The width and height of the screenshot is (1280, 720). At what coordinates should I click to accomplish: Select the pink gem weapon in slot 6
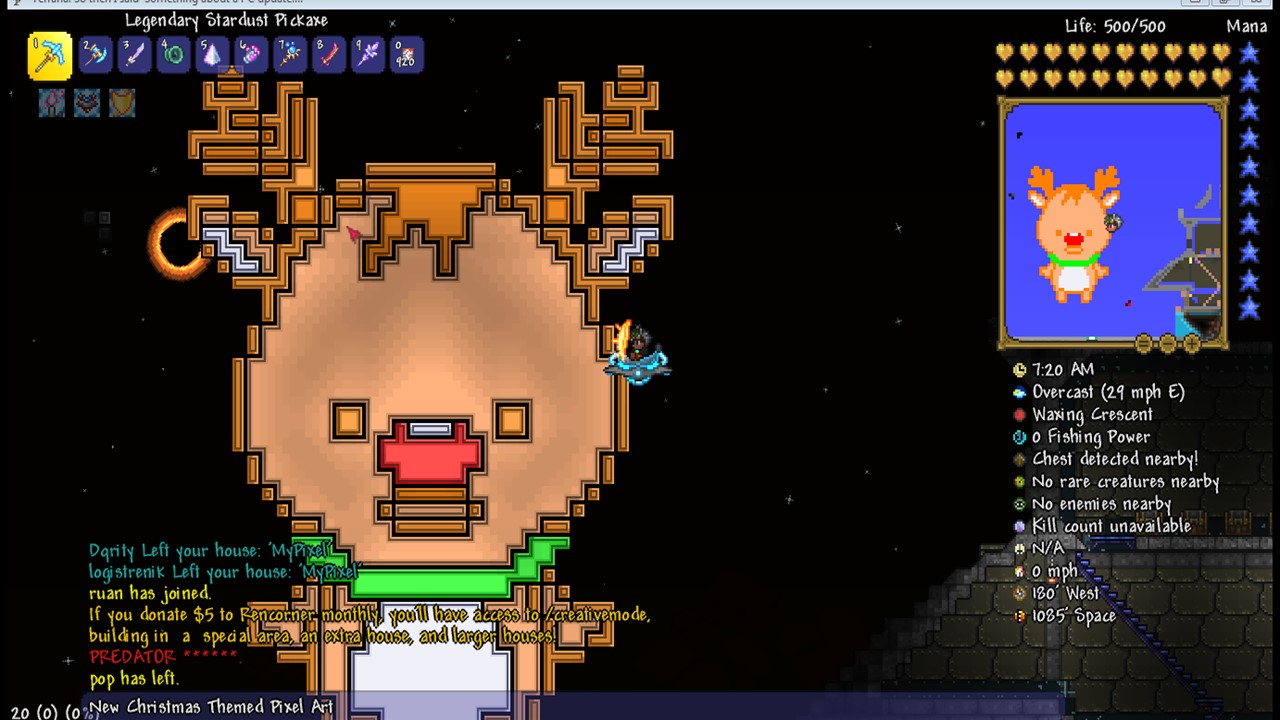251,55
